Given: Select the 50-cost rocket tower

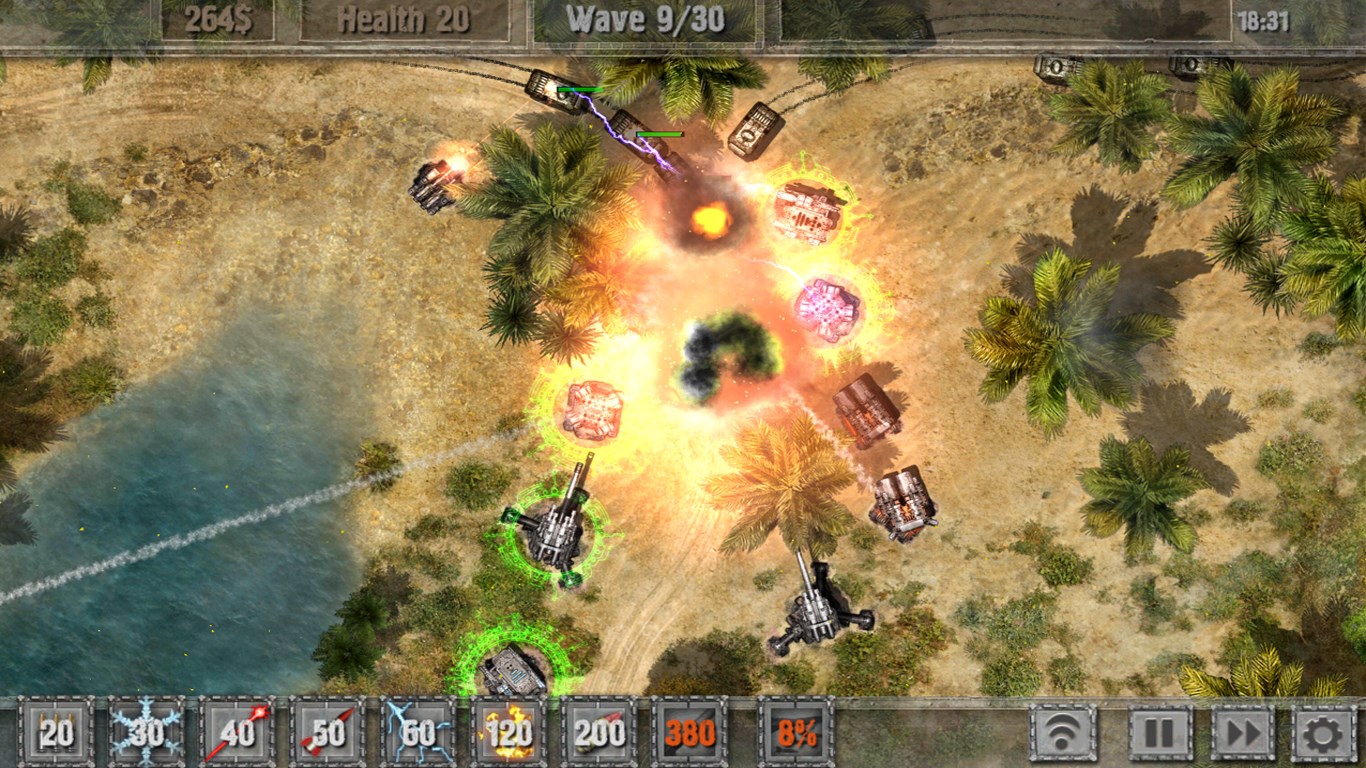Looking at the screenshot, I should [x=327, y=733].
